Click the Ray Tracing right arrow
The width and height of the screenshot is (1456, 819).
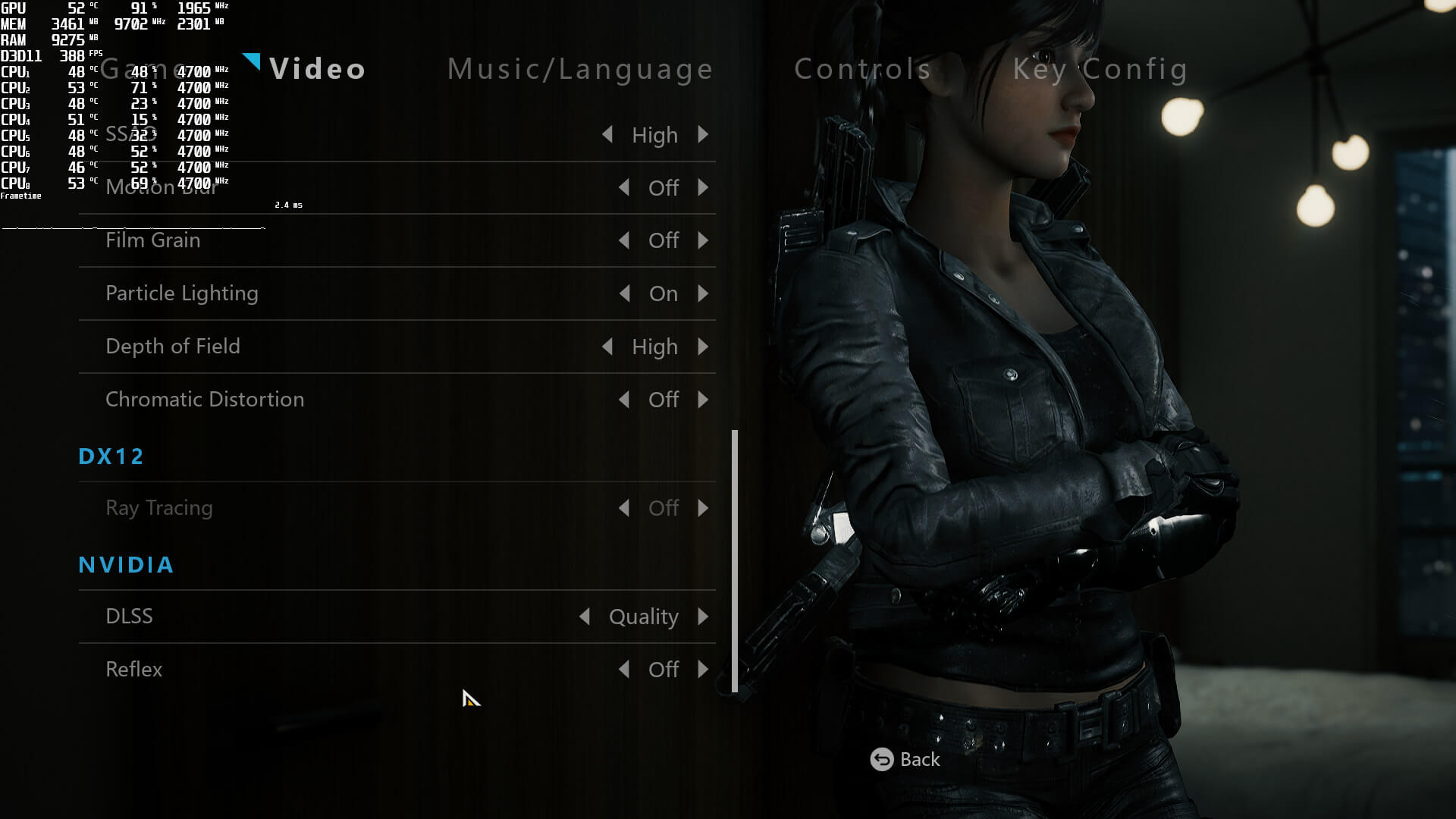coord(703,508)
